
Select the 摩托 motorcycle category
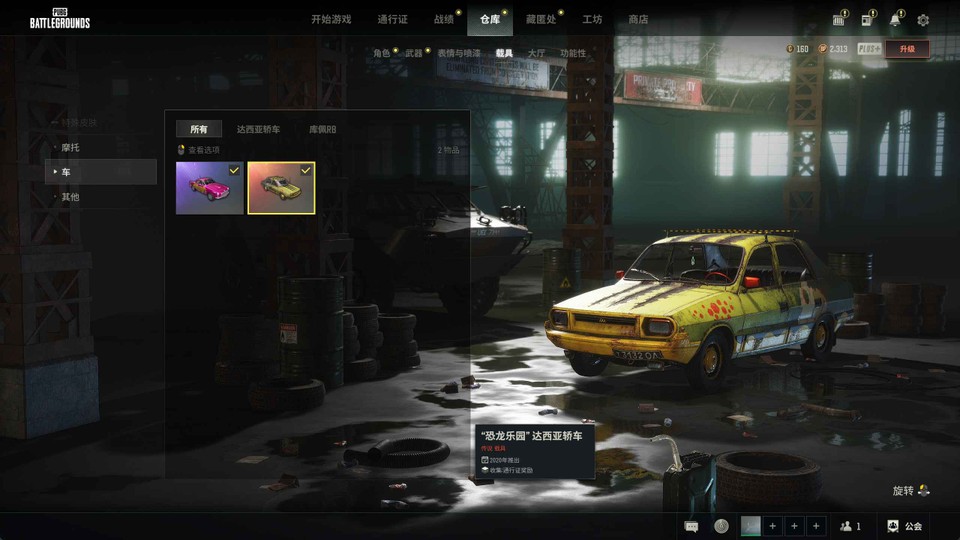[x=70, y=147]
